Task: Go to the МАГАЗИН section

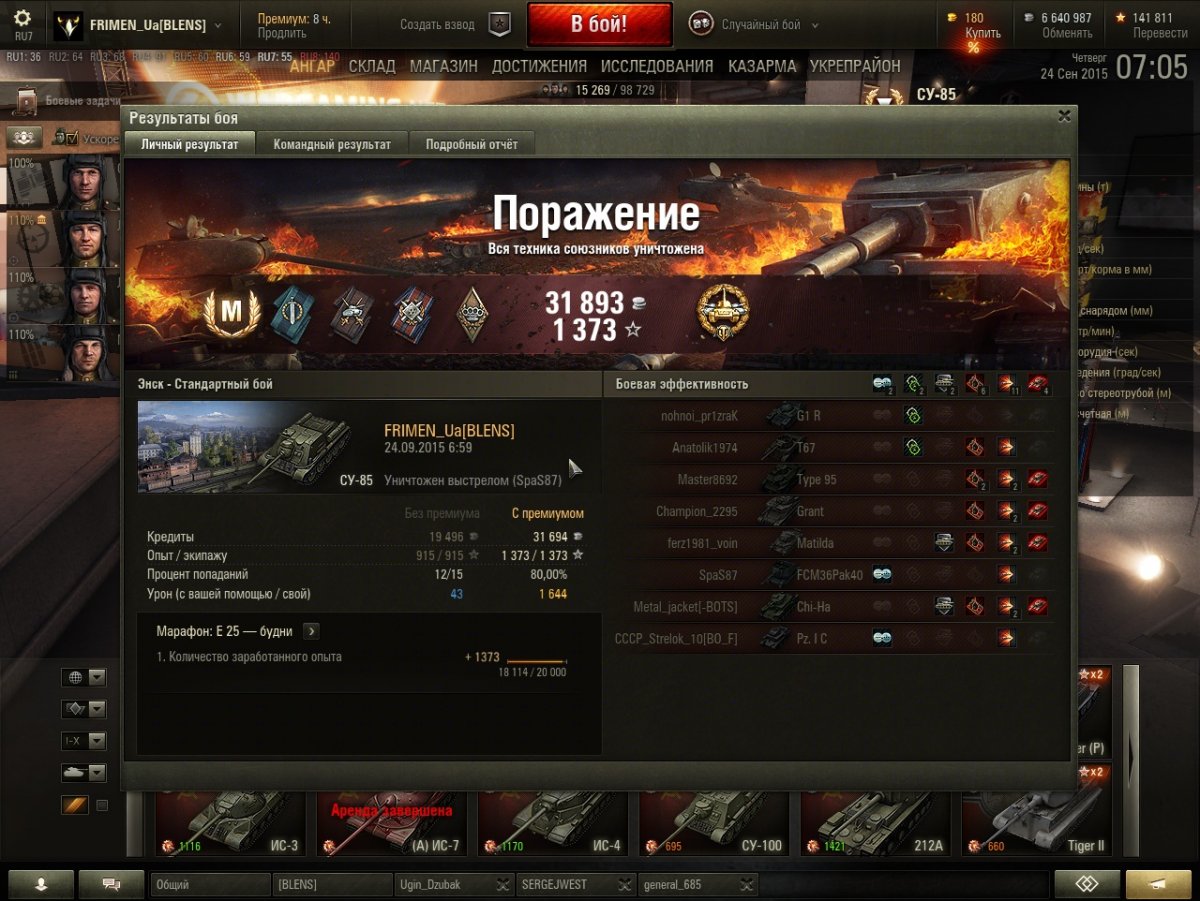Action: point(444,67)
